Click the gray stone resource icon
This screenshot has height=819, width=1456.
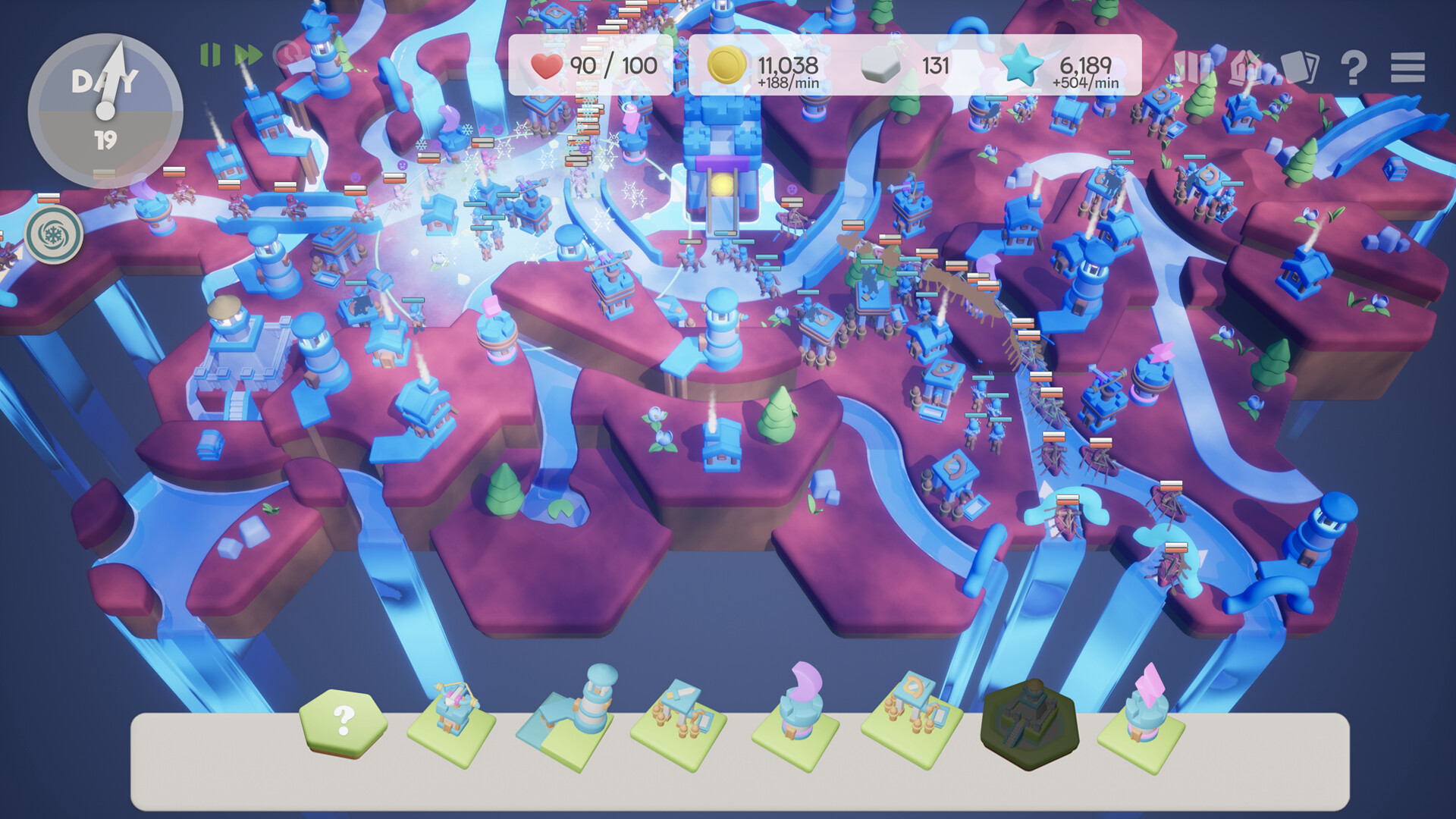point(880,67)
